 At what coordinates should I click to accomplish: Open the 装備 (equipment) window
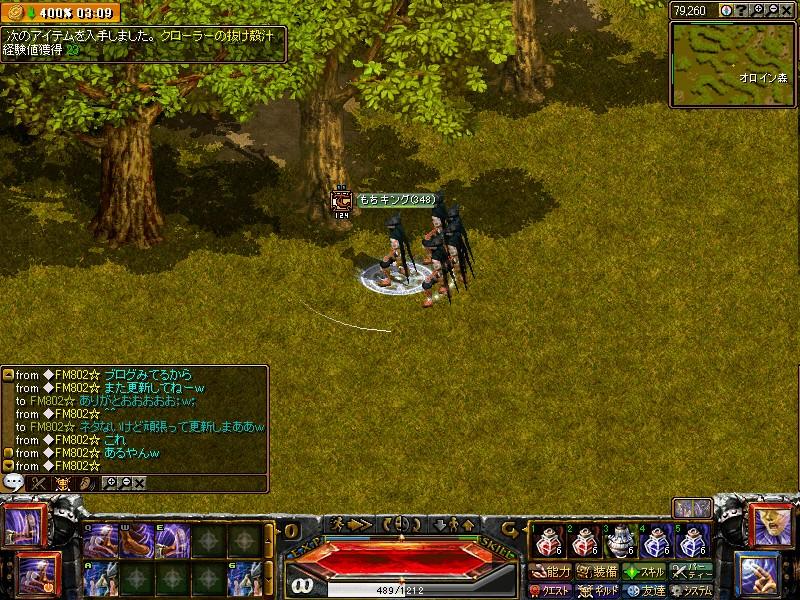(597, 573)
